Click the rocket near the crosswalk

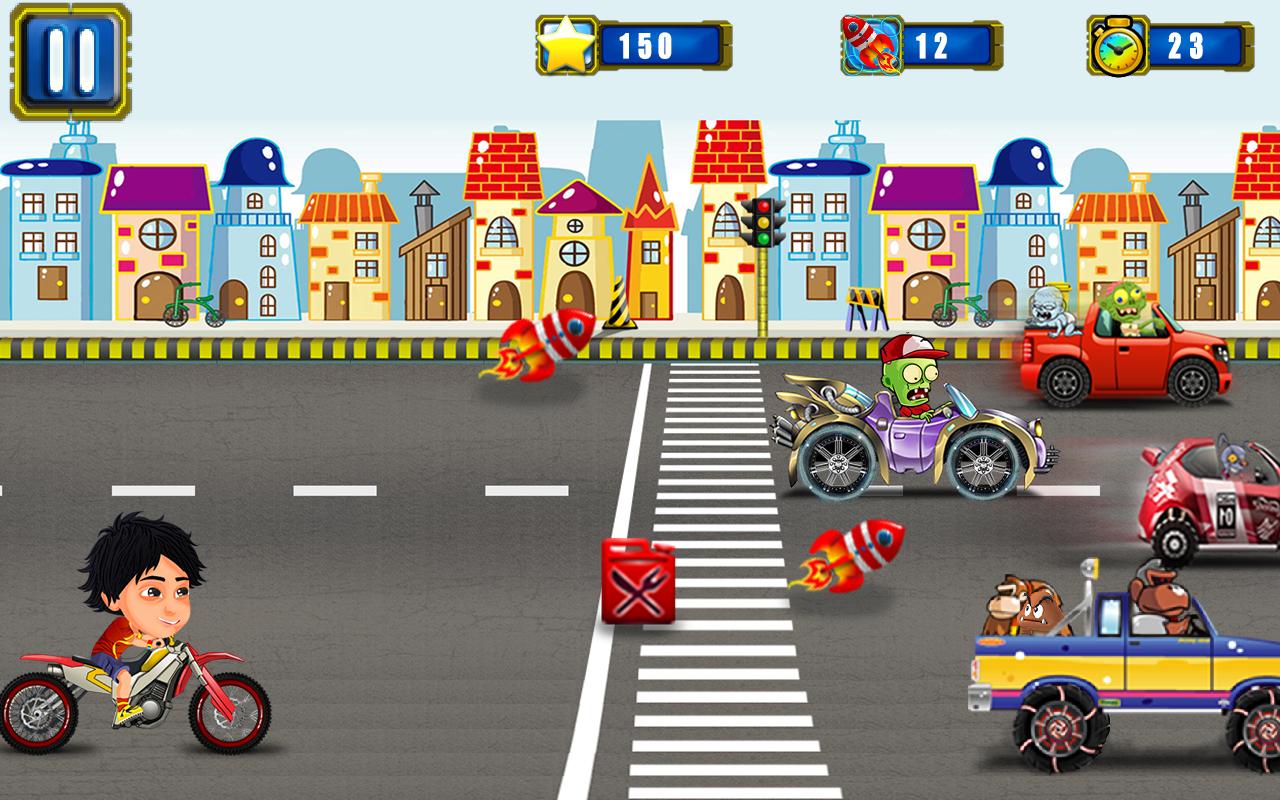[x=855, y=555]
